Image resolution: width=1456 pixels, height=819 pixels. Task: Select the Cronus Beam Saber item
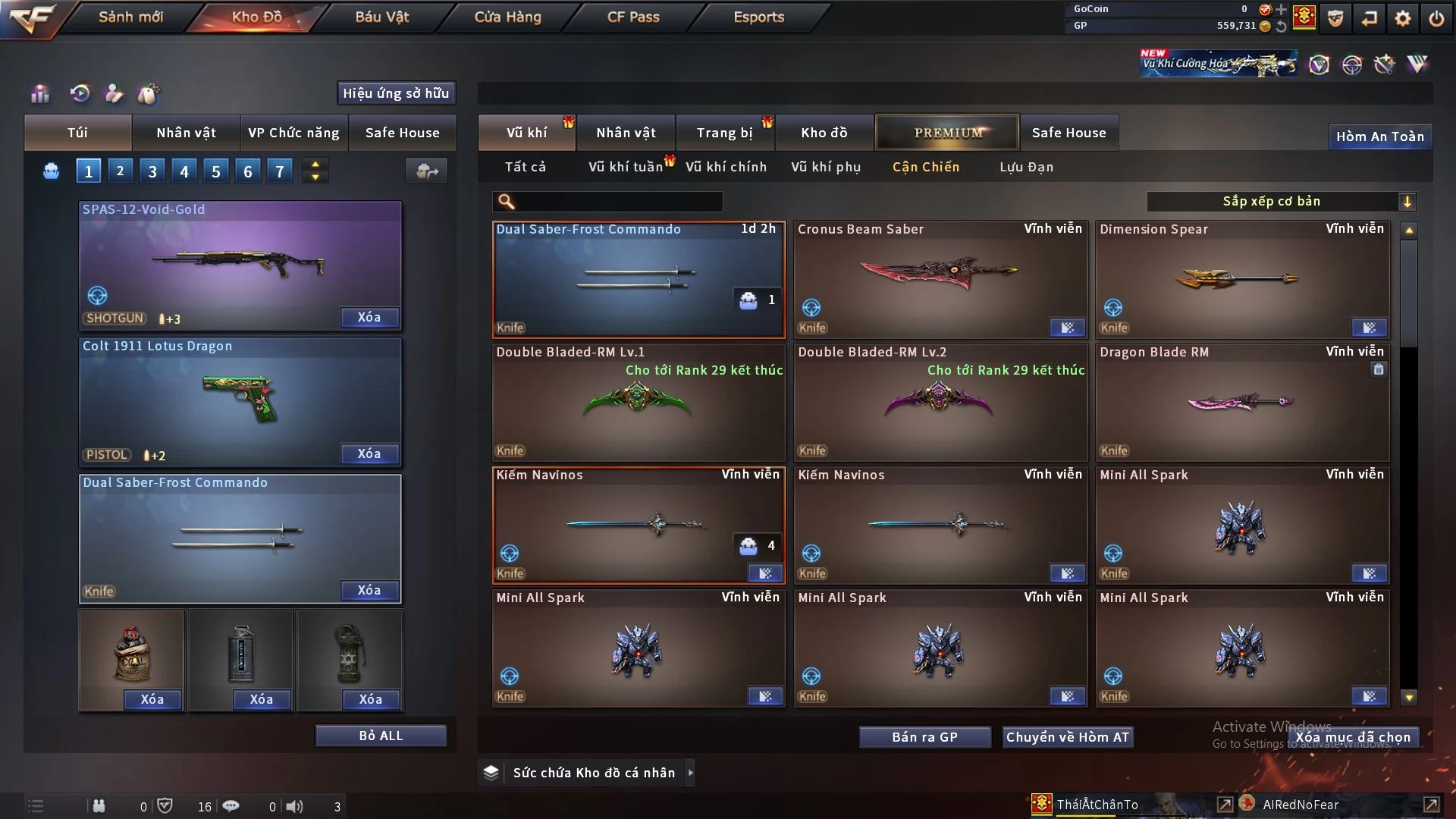940,279
